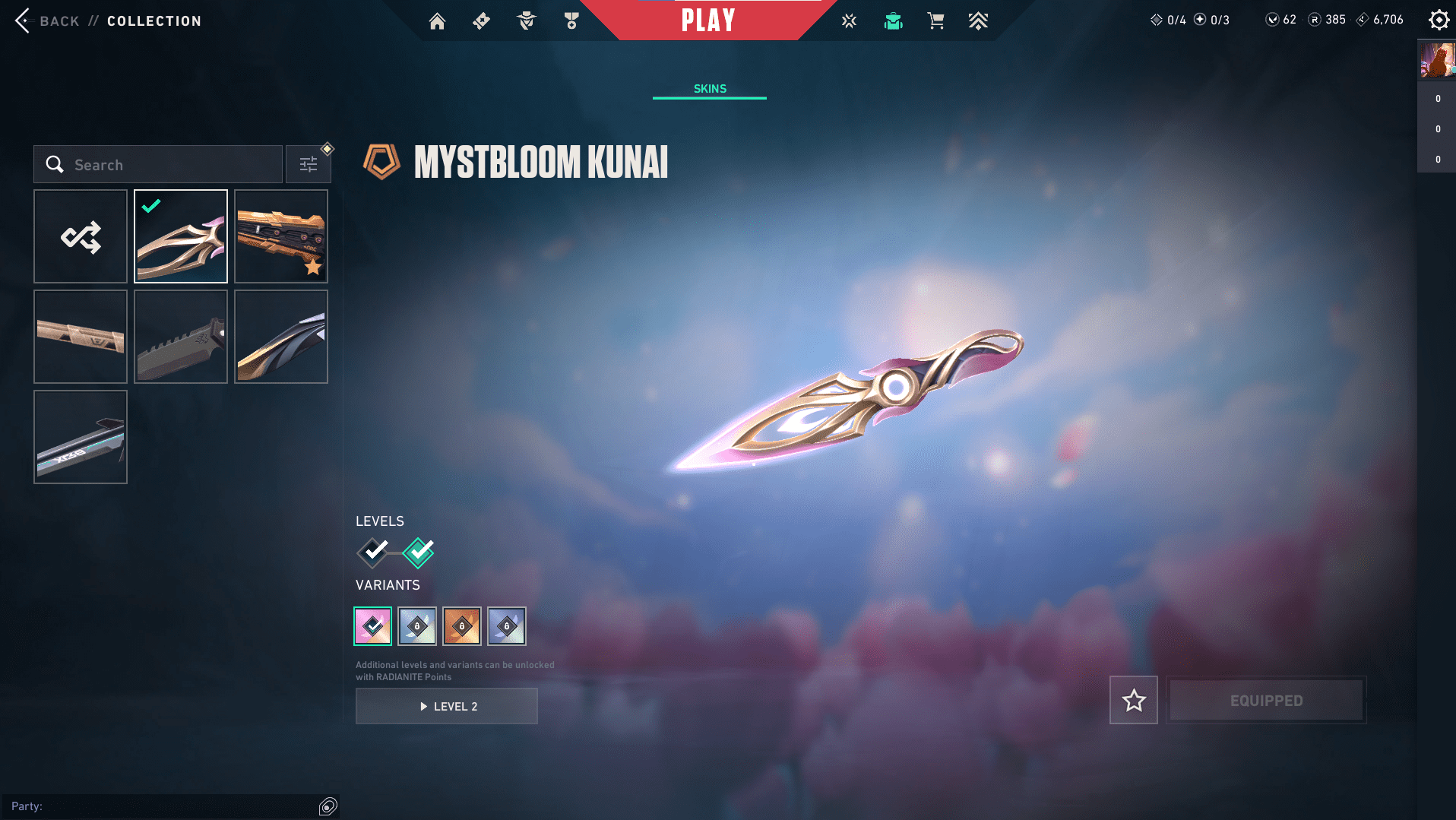Image resolution: width=1456 pixels, height=820 pixels.
Task: Select Level 1 of the skin
Action: coord(372,552)
